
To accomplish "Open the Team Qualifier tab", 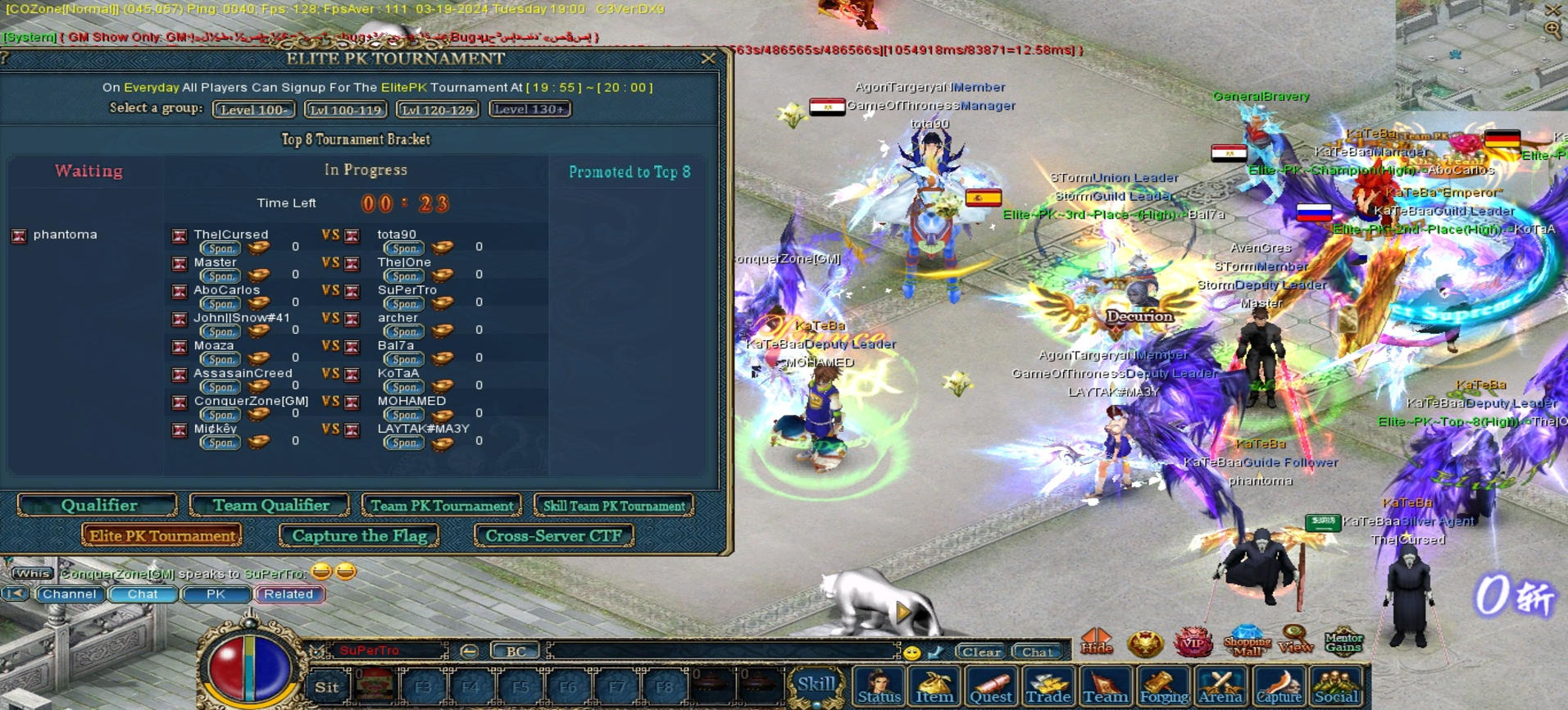I will pyautogui.click(x=270, y=506).
